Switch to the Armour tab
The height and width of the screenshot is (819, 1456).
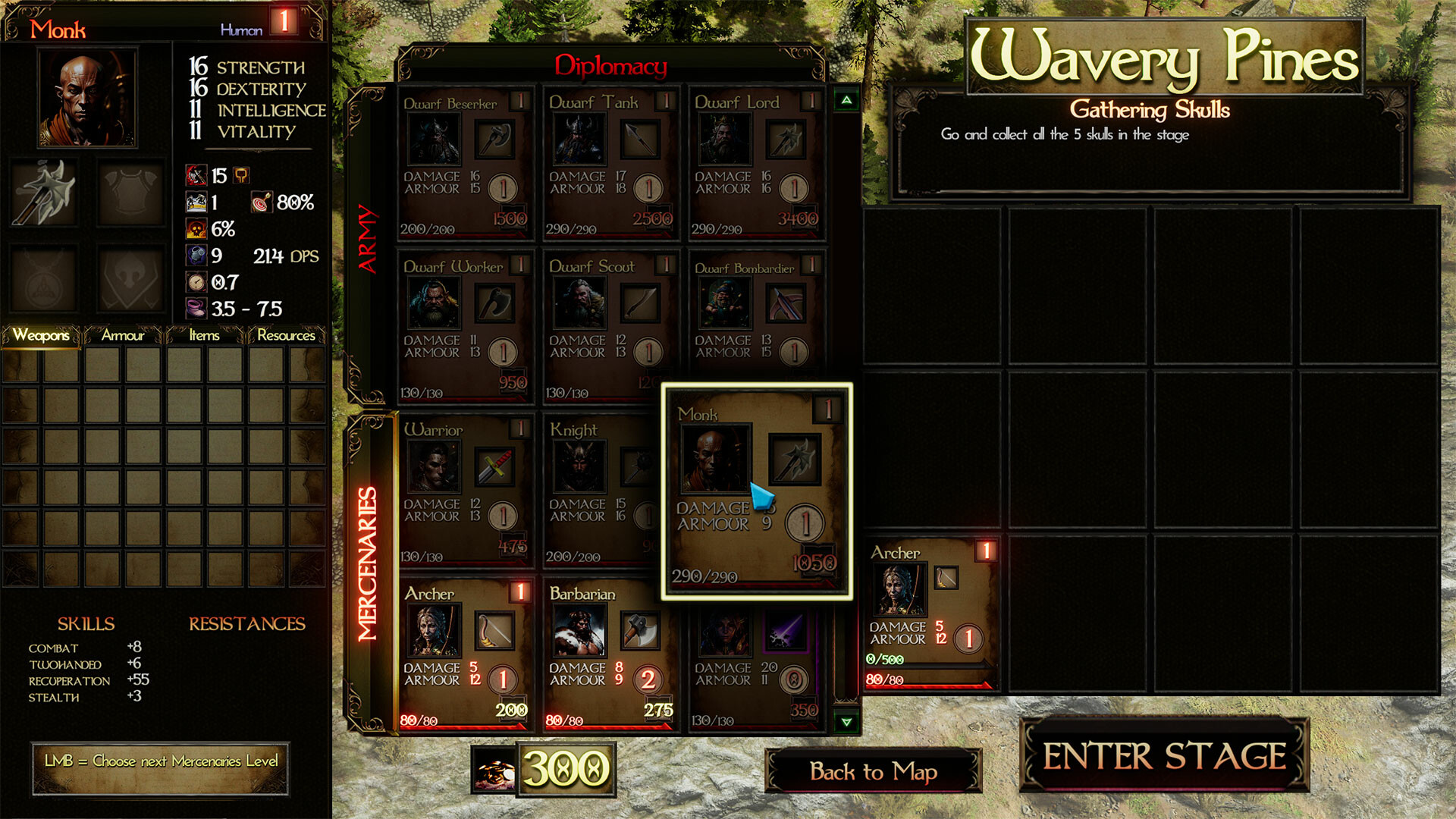point(123,336)
